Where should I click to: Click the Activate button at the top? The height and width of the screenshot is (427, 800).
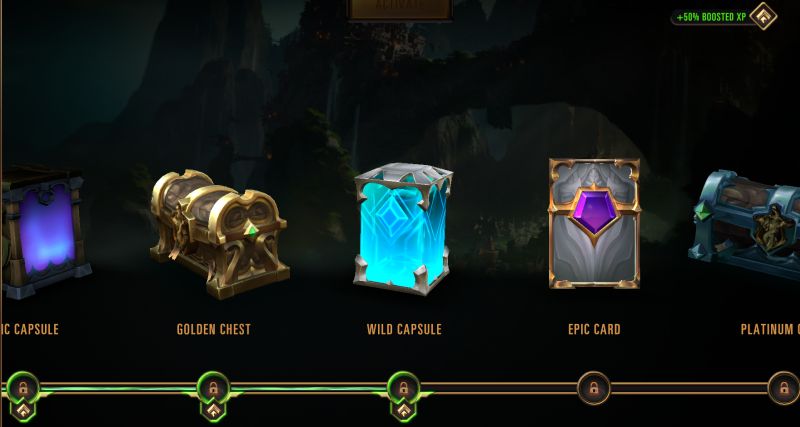pyautogui.click(x=399, y=7)
